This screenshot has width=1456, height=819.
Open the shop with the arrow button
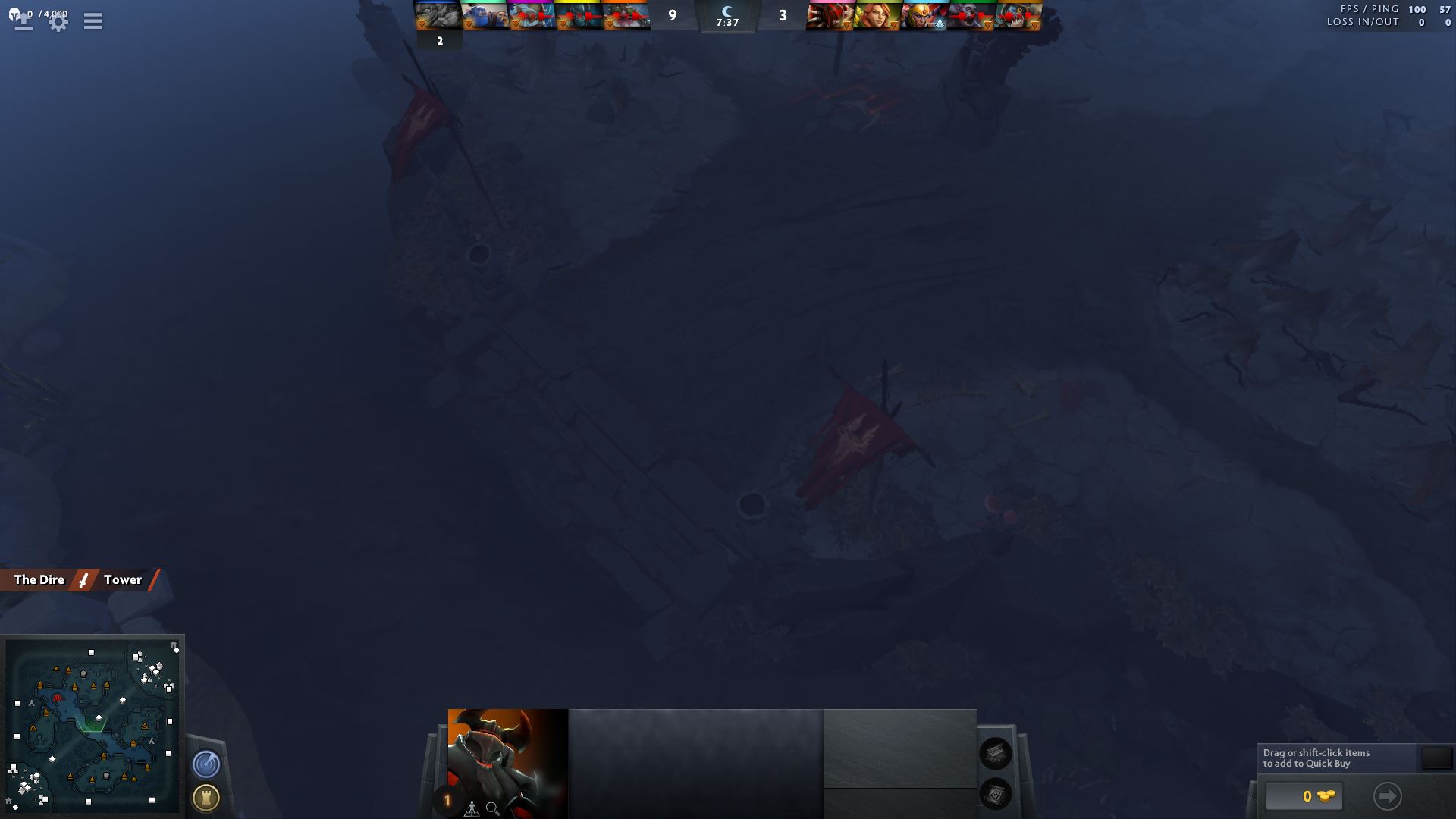[1388, 796]
